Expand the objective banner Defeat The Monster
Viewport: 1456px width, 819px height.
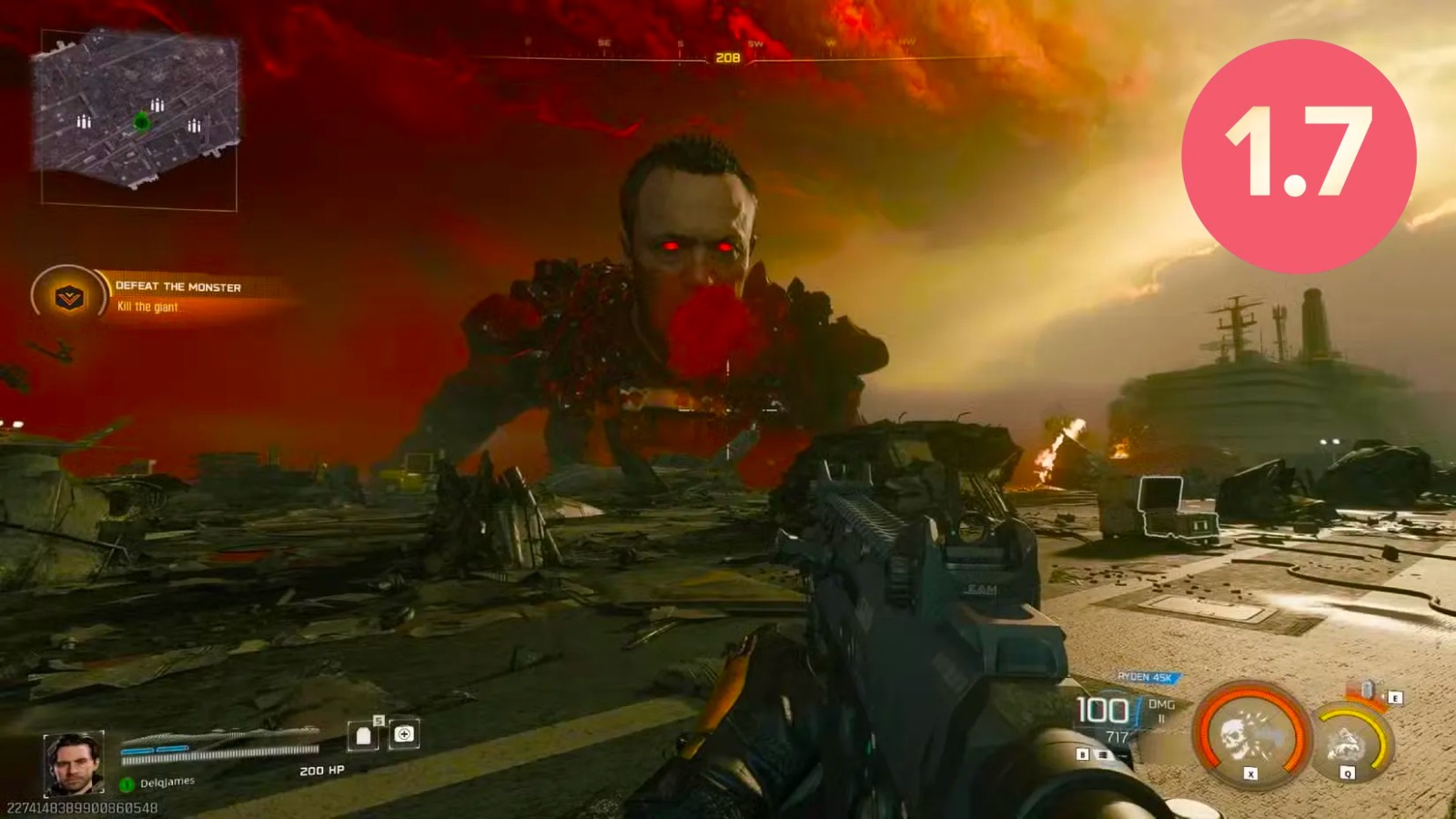[x=178, y=287]
